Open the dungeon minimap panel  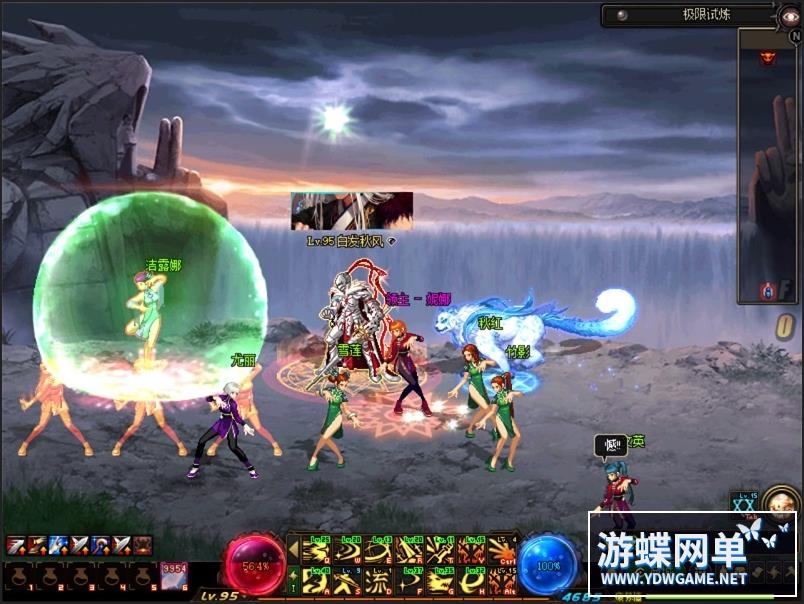pos(767,165)
